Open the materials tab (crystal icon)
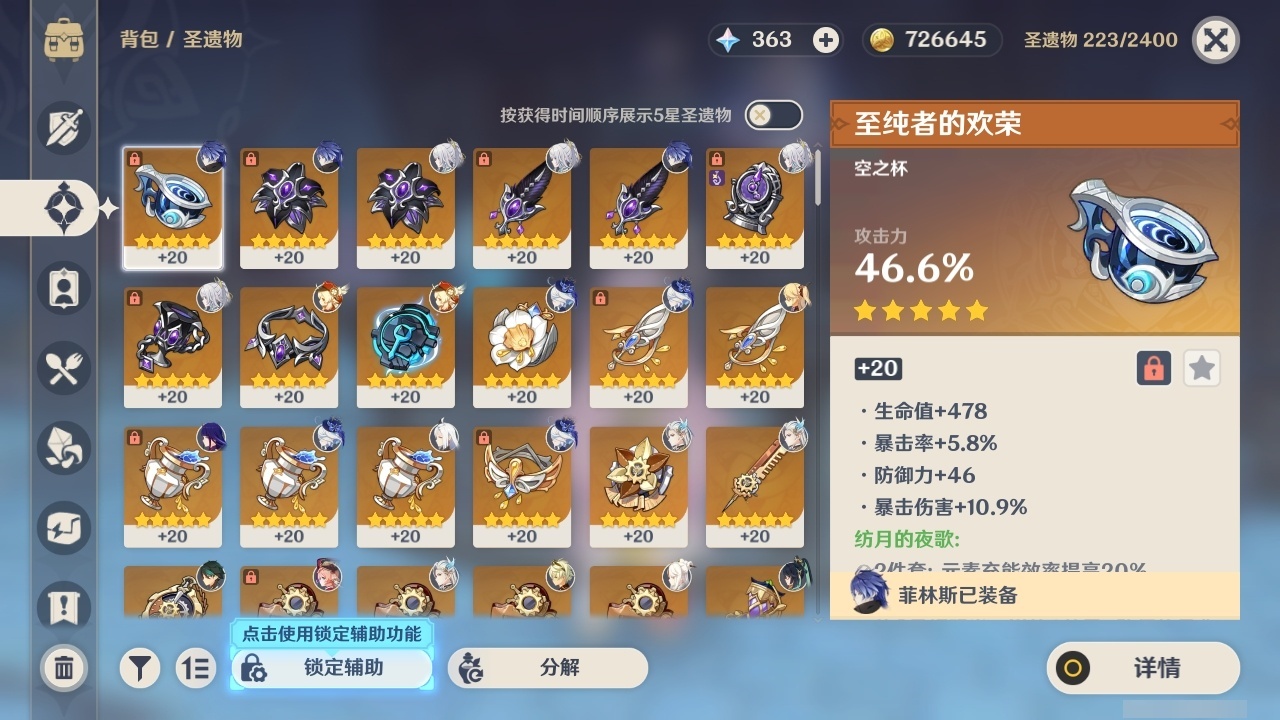The height and width of the screenshot is (720, 1280). (x=62, y=447)
